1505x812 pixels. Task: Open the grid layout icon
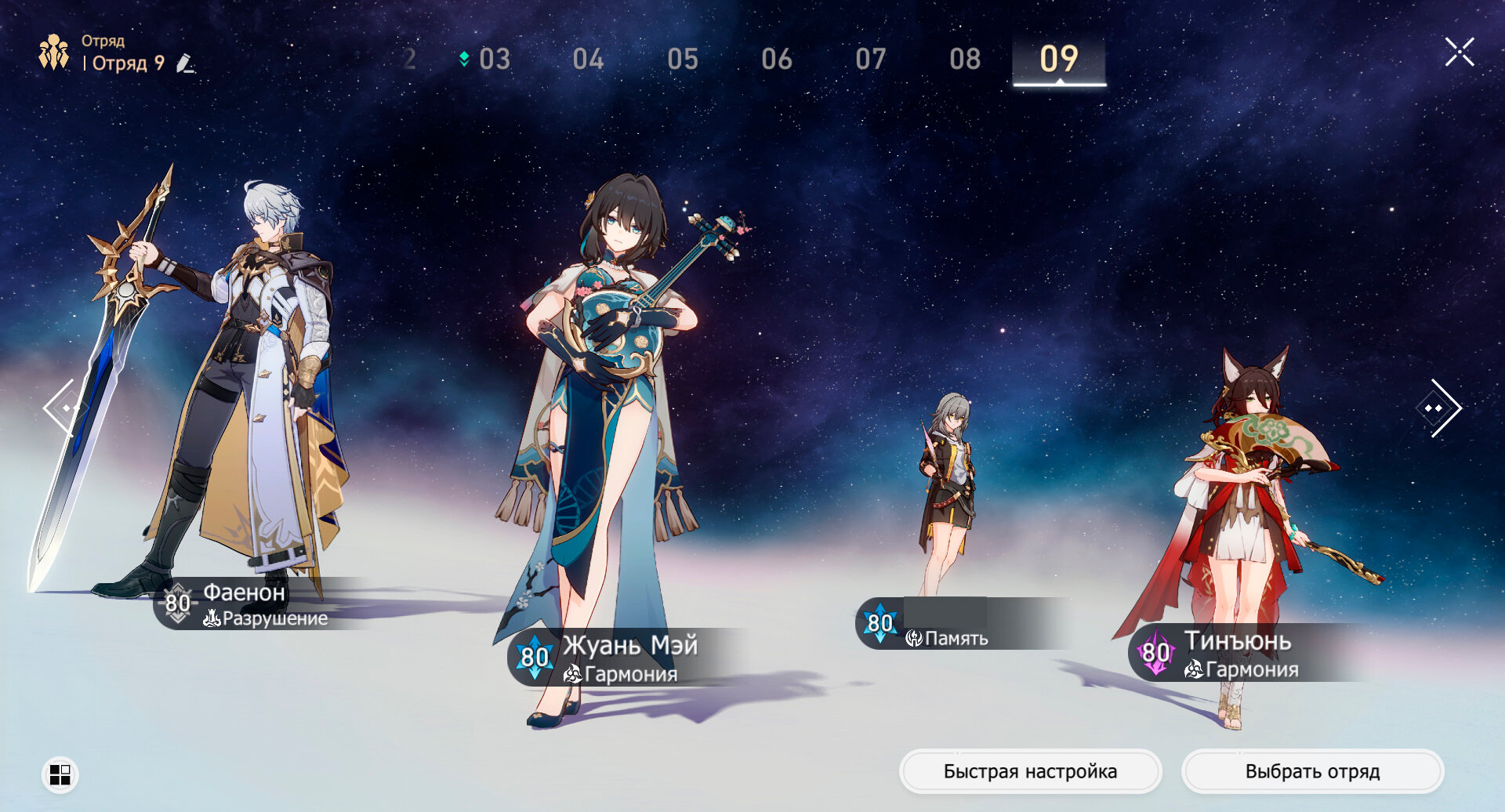60,774
